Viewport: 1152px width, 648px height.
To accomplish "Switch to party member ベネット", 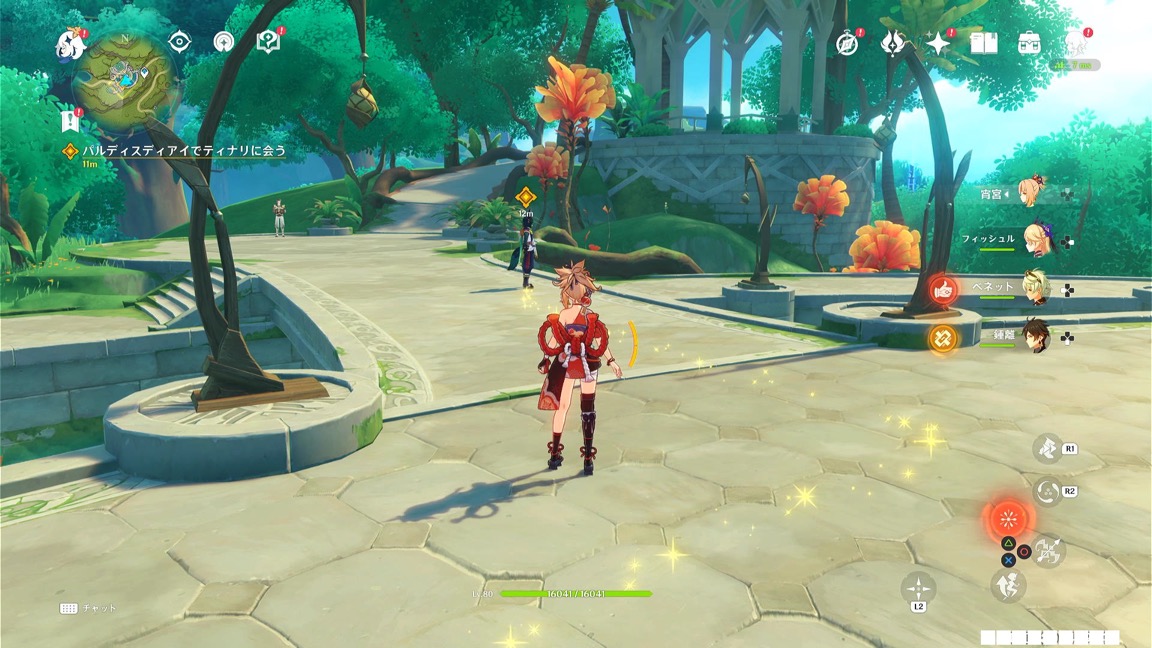I will point(1033,288).
